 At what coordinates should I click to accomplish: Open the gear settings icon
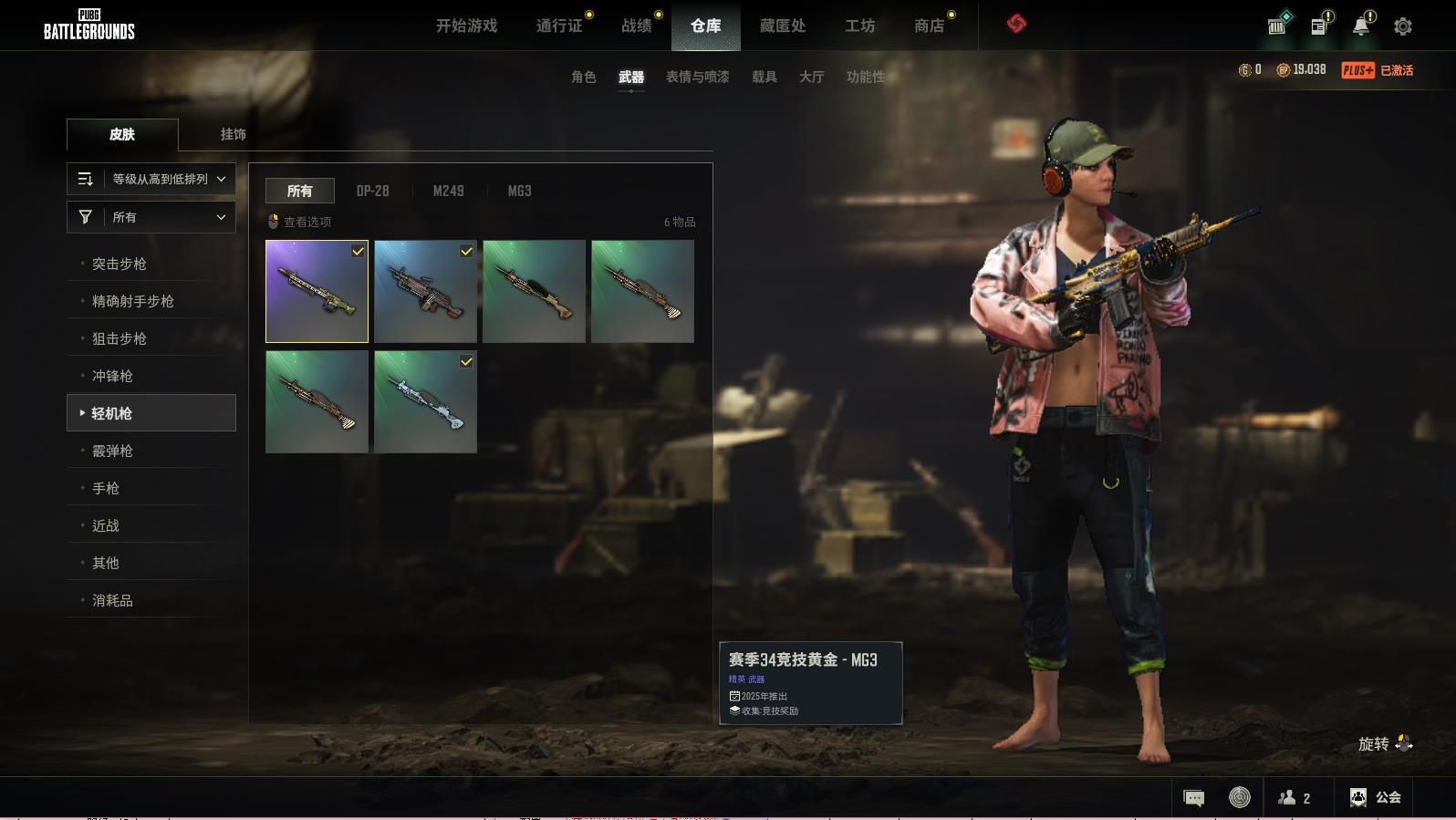pos(1402,26)
